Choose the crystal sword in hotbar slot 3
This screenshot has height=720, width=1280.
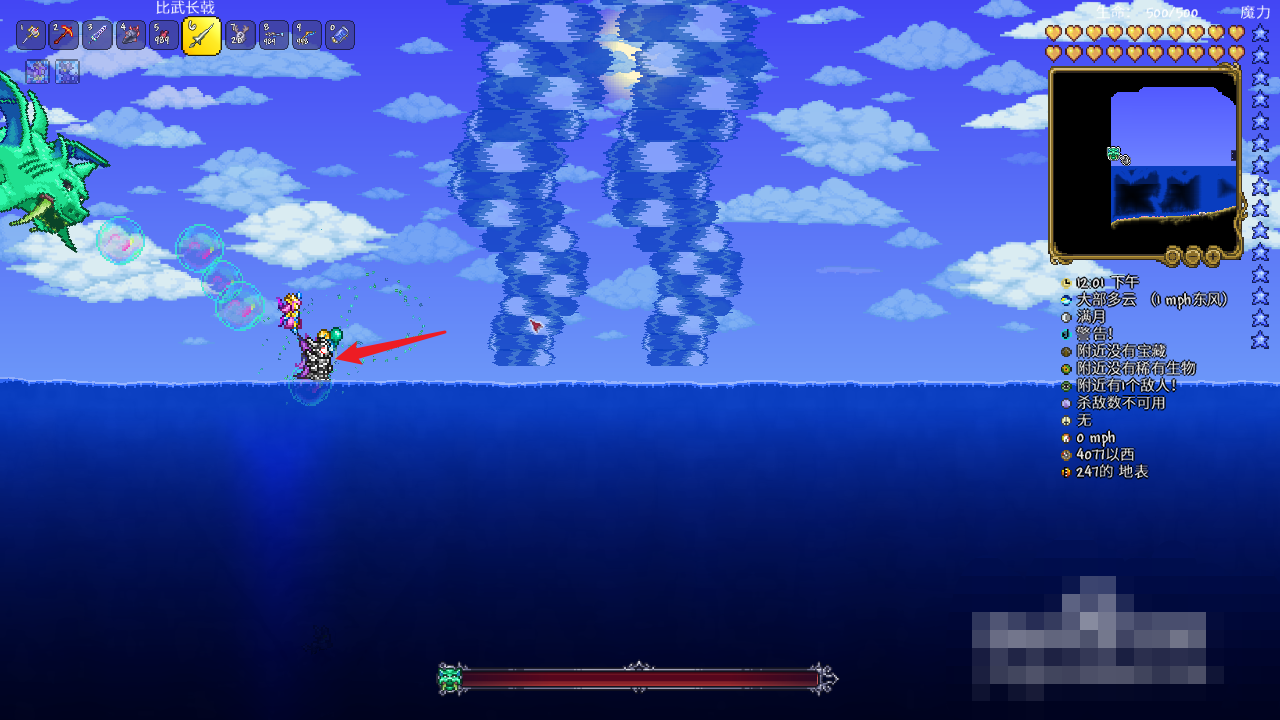click(x=97, y=35)
